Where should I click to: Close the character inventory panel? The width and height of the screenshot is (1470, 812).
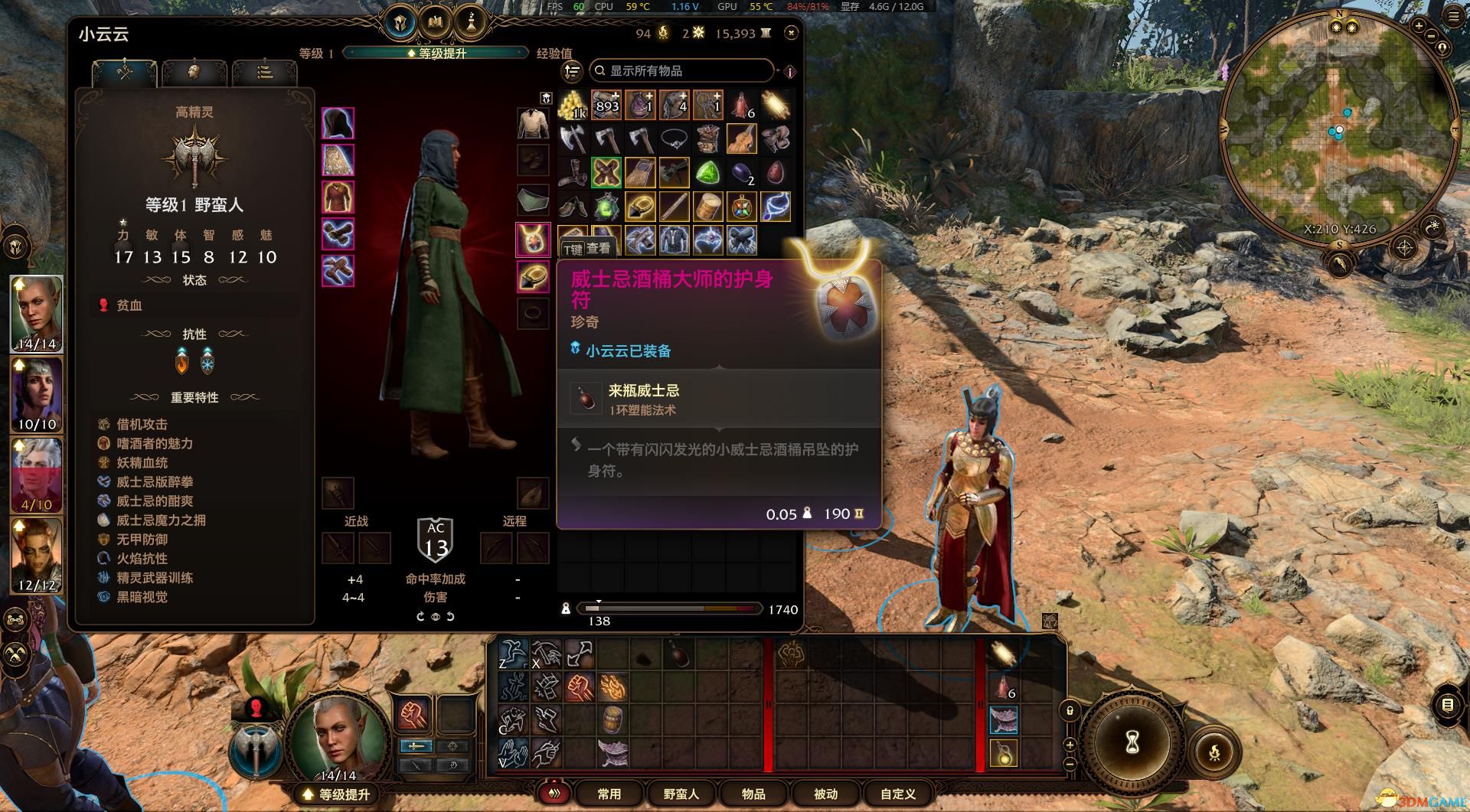coord(791,32)
